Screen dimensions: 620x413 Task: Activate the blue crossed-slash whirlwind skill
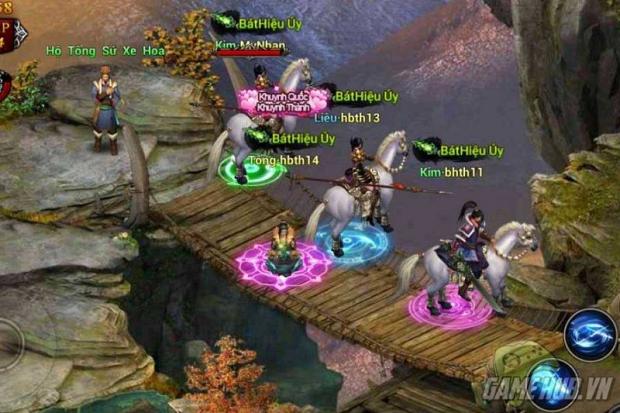590,334
